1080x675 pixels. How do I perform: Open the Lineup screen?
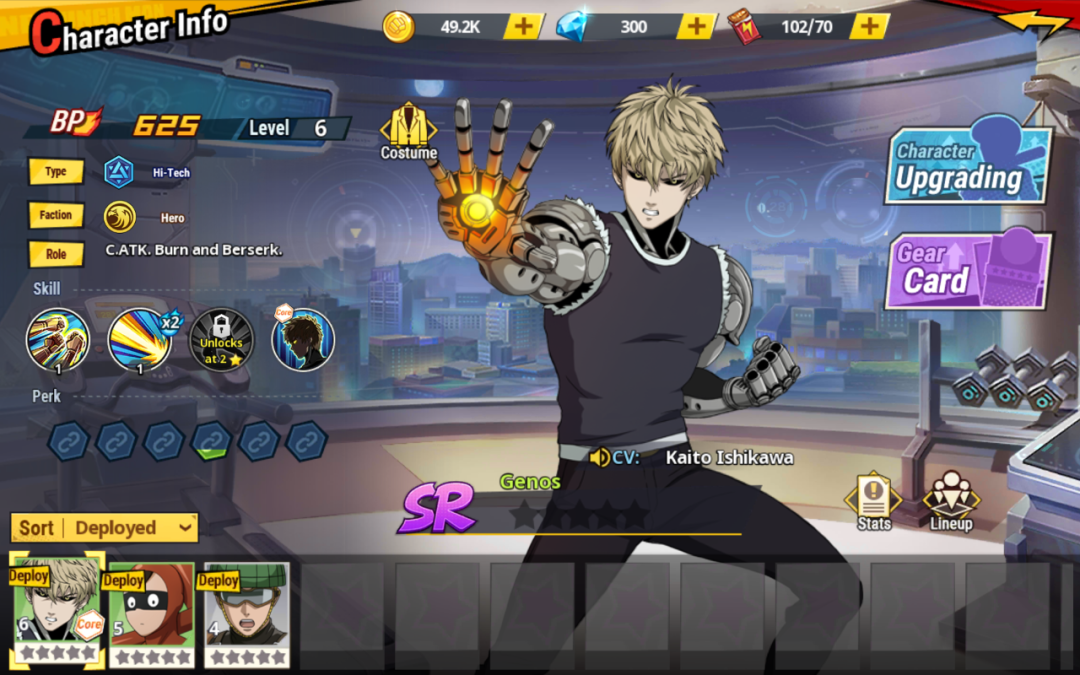(950, 501)
